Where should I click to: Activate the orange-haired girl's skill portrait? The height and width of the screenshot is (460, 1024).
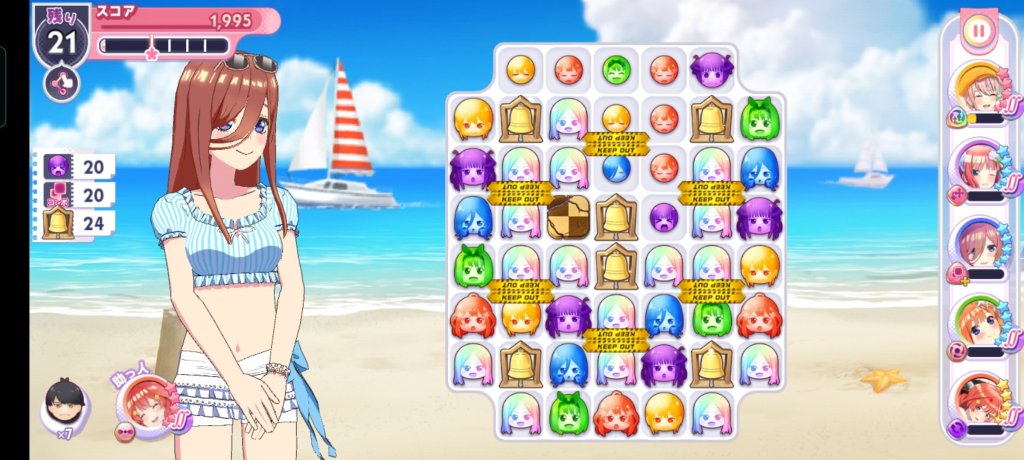(976, 323)
